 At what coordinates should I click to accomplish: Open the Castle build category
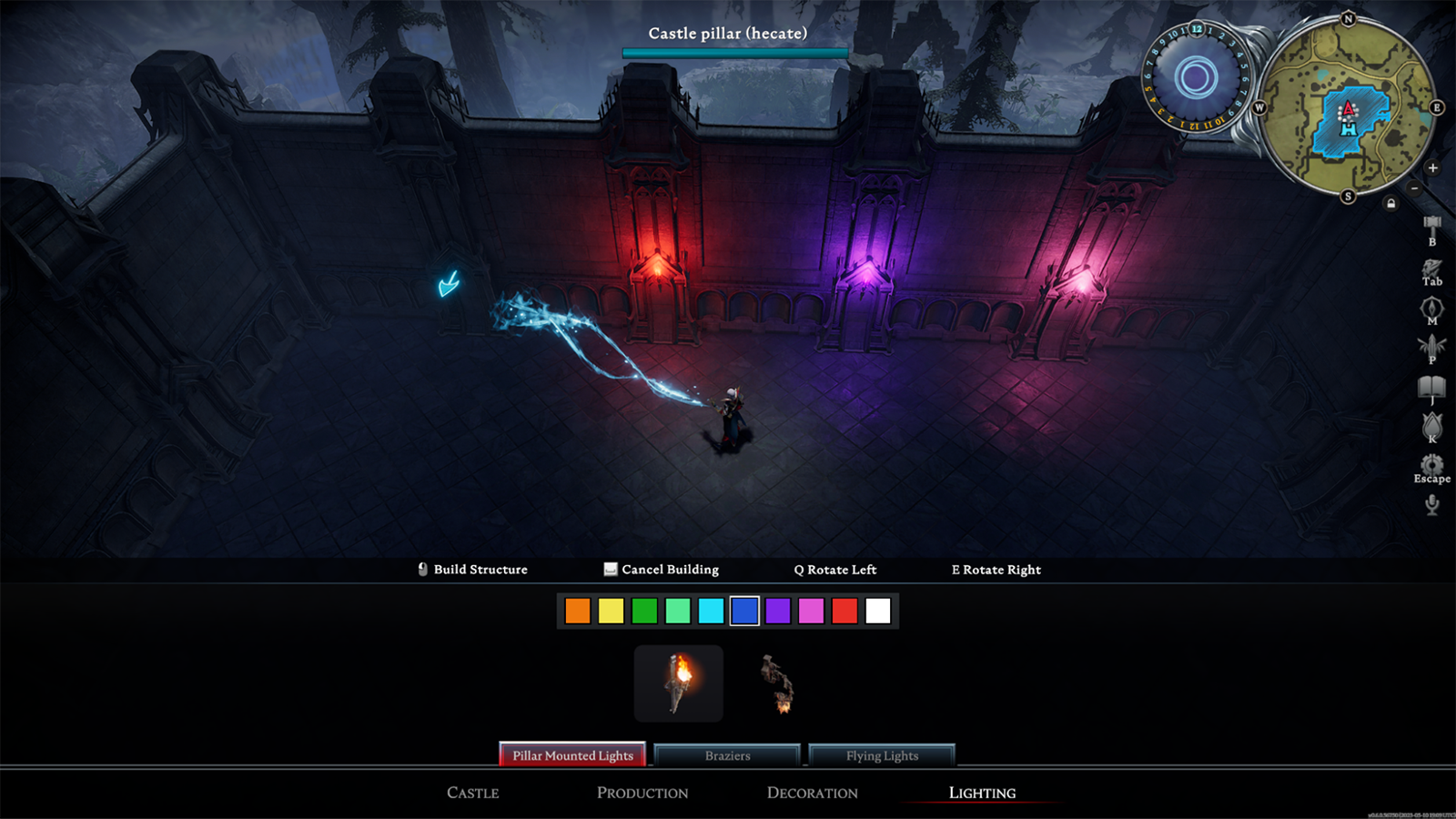(x=472, y=793)
